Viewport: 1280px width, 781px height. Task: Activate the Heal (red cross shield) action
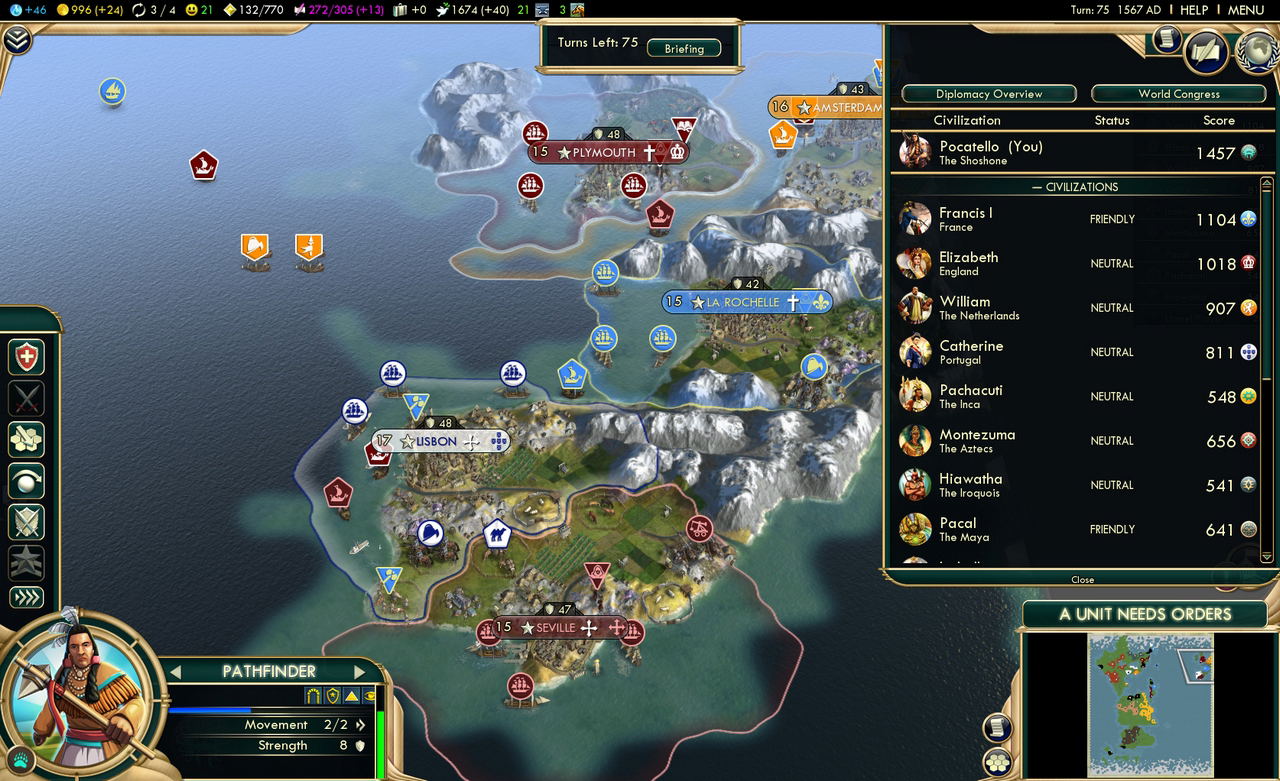[x=26, y=357]
